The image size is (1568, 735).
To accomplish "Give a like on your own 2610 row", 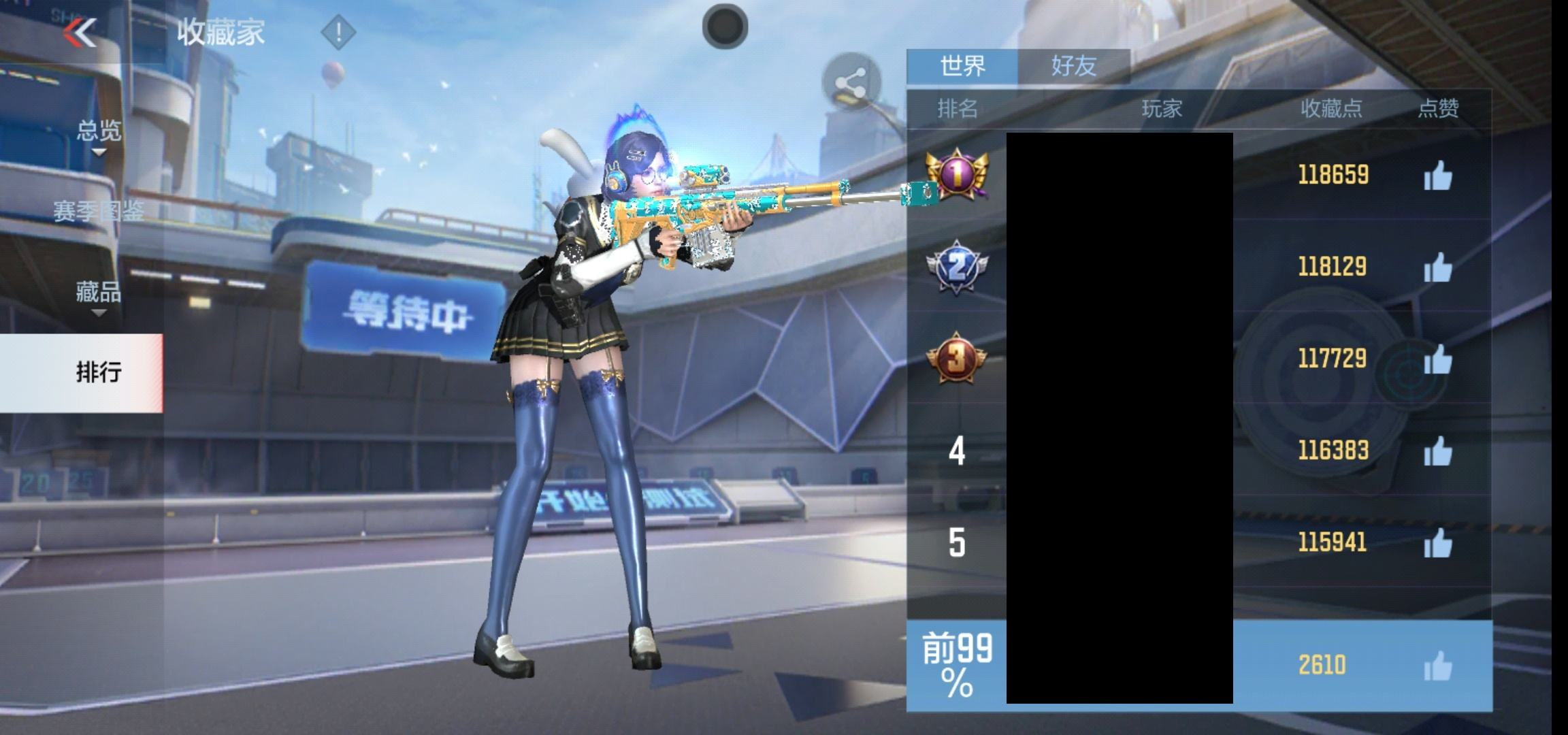I will point(1437,666).
